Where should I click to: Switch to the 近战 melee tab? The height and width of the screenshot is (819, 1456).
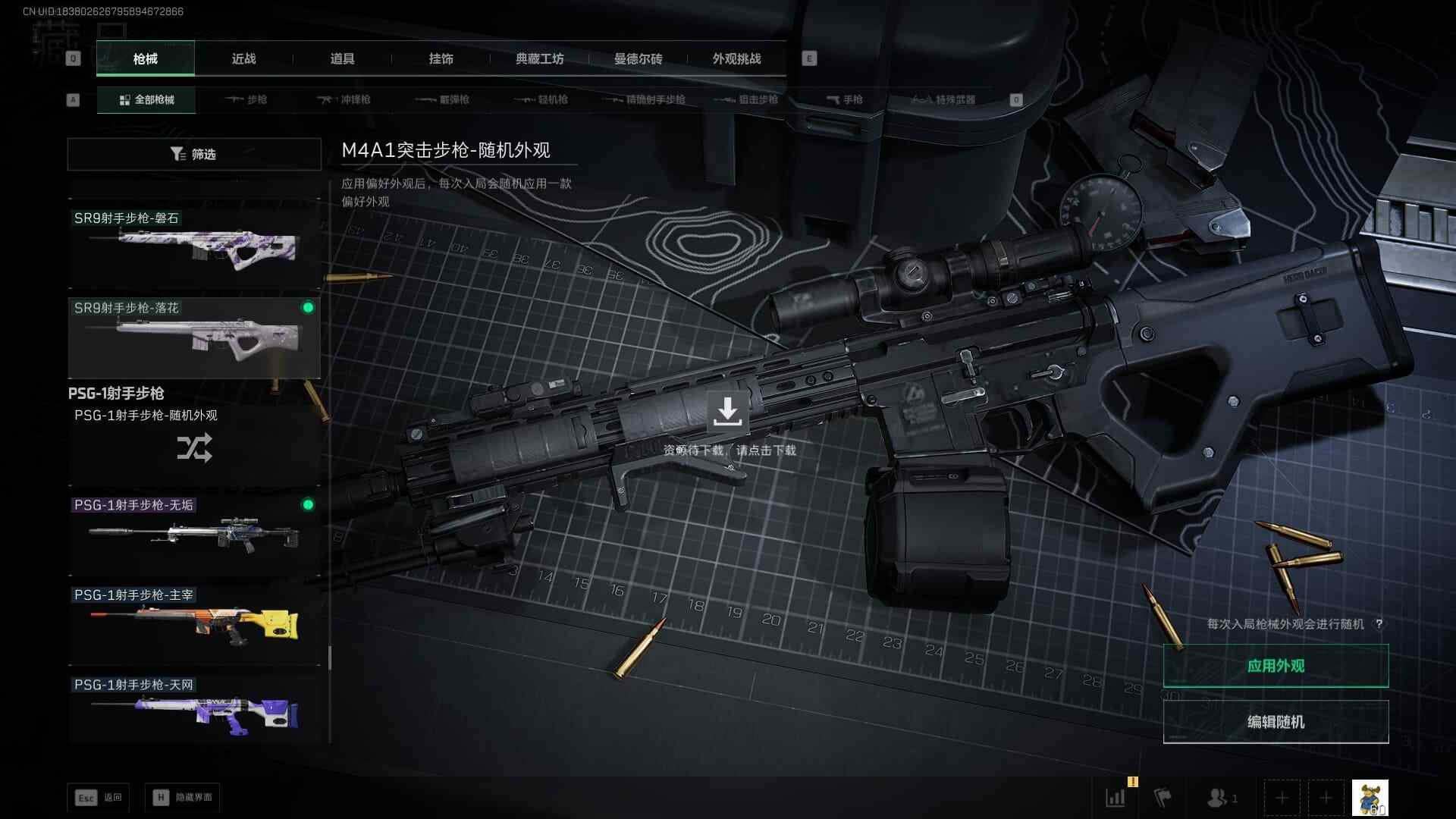click(243, 58)
